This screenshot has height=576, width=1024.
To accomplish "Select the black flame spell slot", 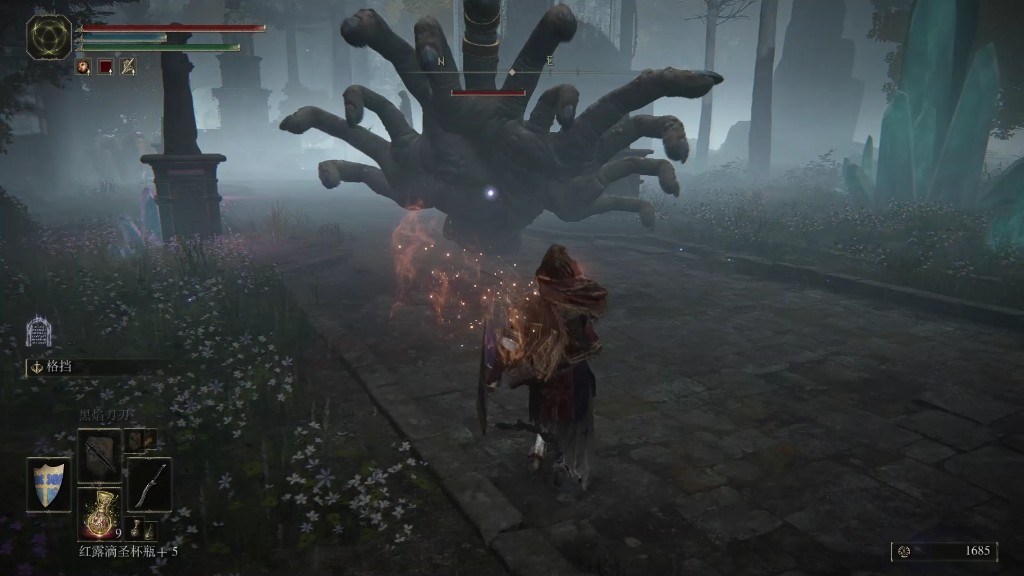I will point(100,455).
